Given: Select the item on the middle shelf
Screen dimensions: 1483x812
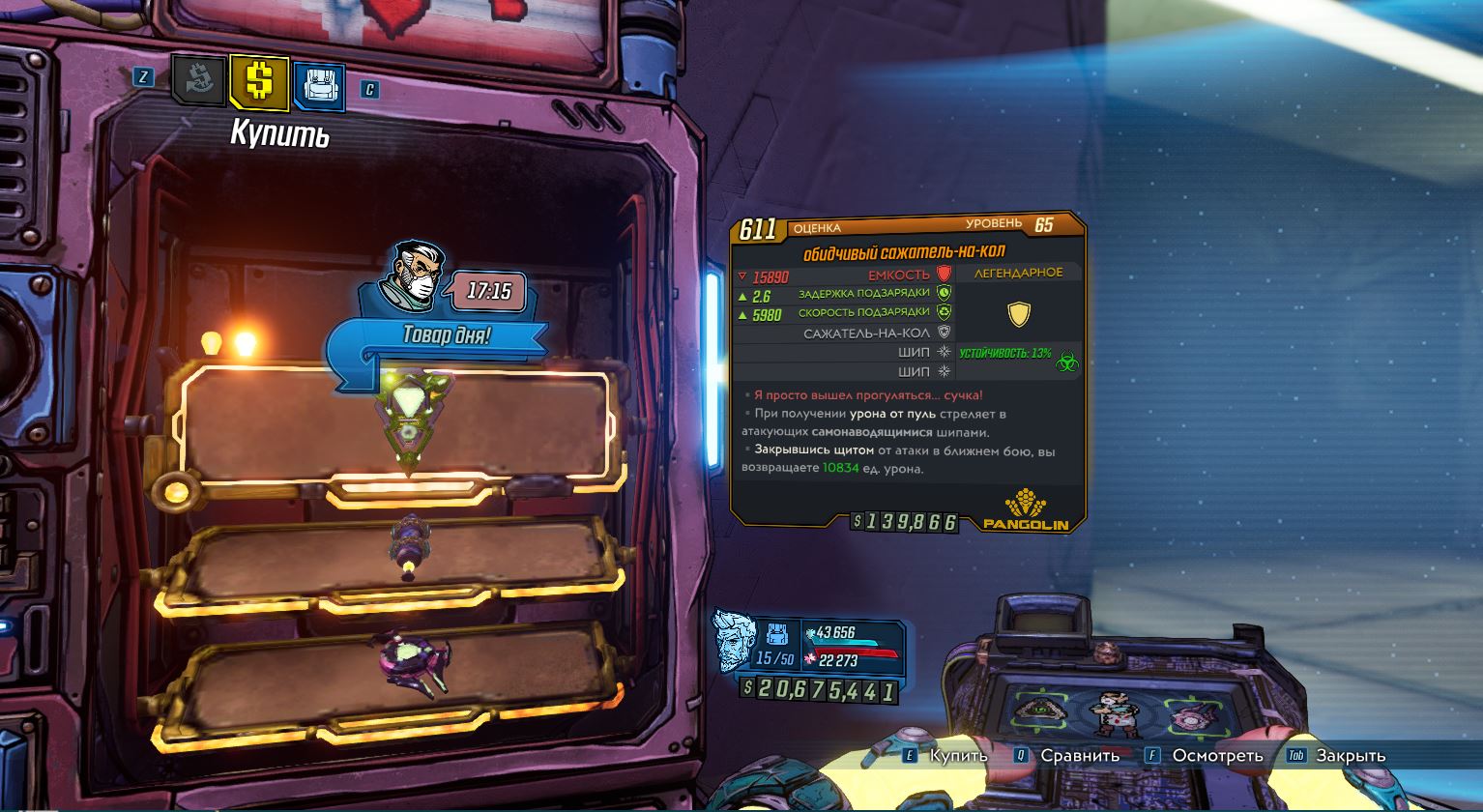Looking at the screenshot, I should [407, 549].
